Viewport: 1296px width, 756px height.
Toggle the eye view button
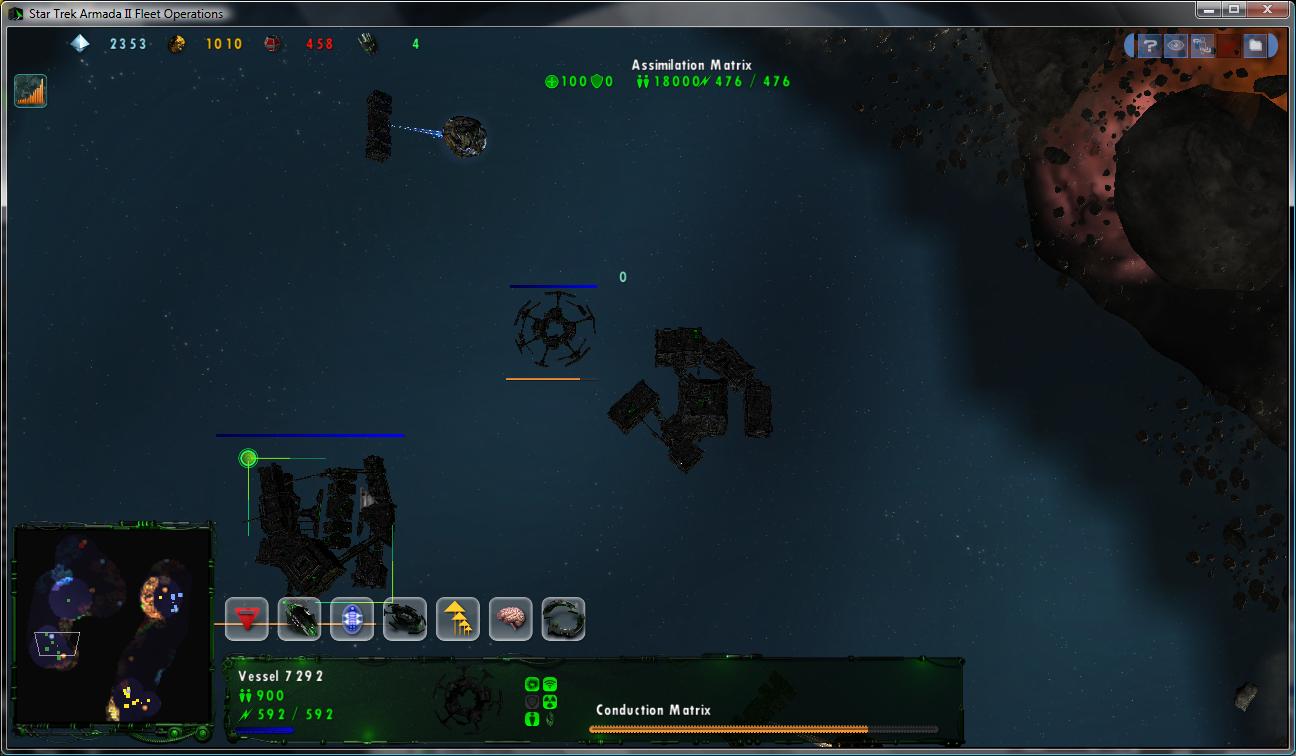(1176, 45)
